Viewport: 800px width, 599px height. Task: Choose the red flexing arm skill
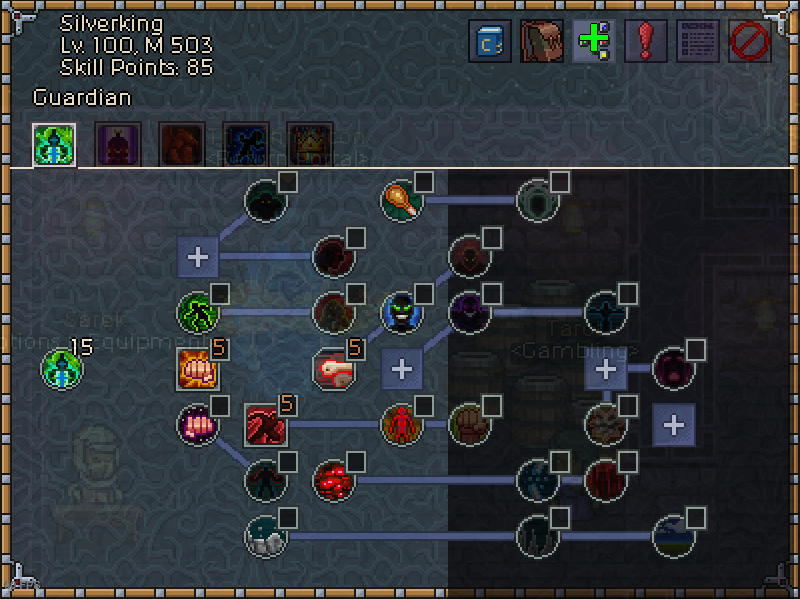pyautogui.click(x=265, y=425)
